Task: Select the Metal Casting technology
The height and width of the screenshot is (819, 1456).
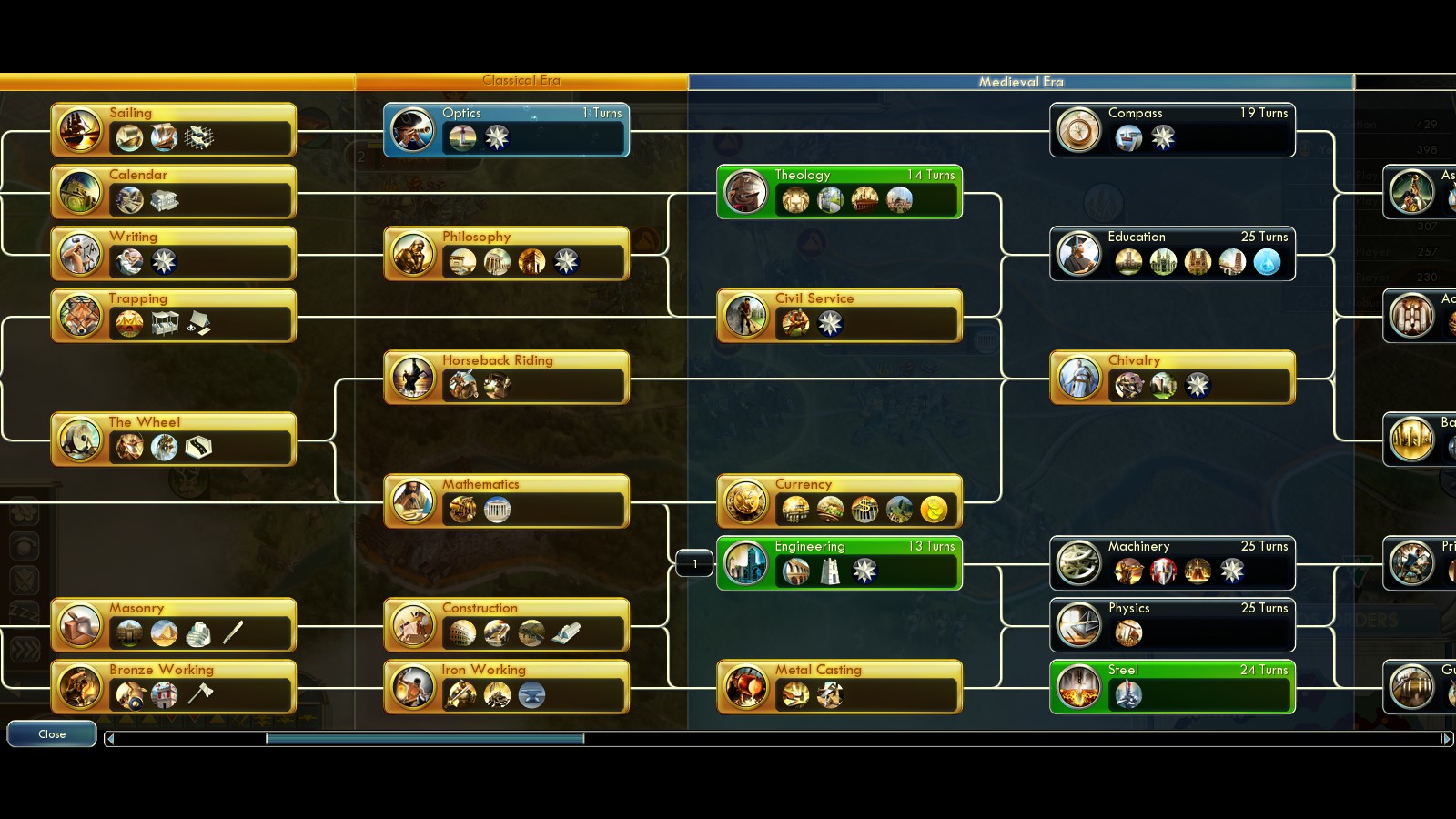Action: (839, 687)
